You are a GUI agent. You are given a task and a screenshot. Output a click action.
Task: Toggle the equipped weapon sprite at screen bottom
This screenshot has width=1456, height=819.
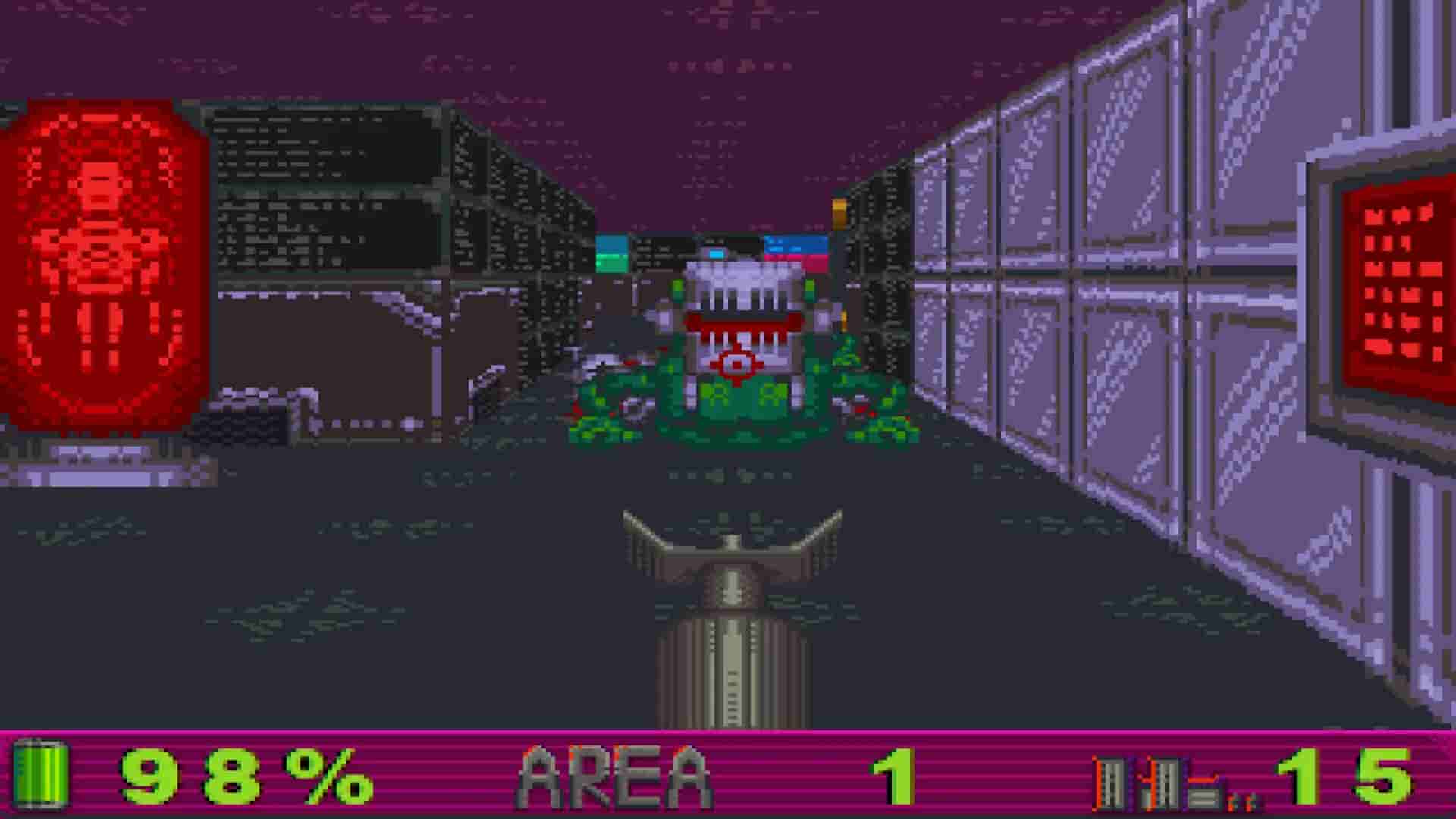pyautogui.click(x=732, y=622)
